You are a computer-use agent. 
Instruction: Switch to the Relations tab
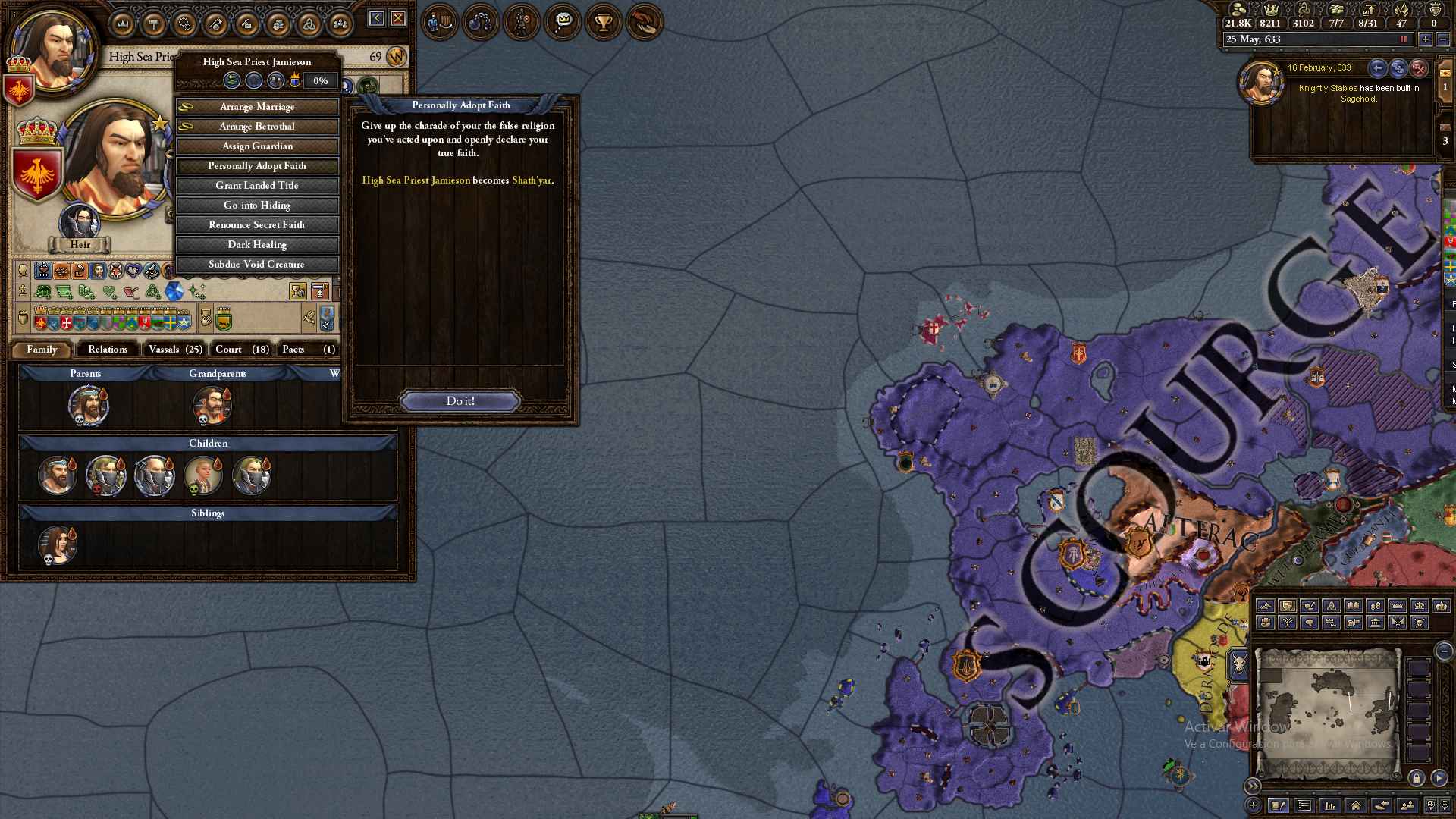tap(108, 350)
